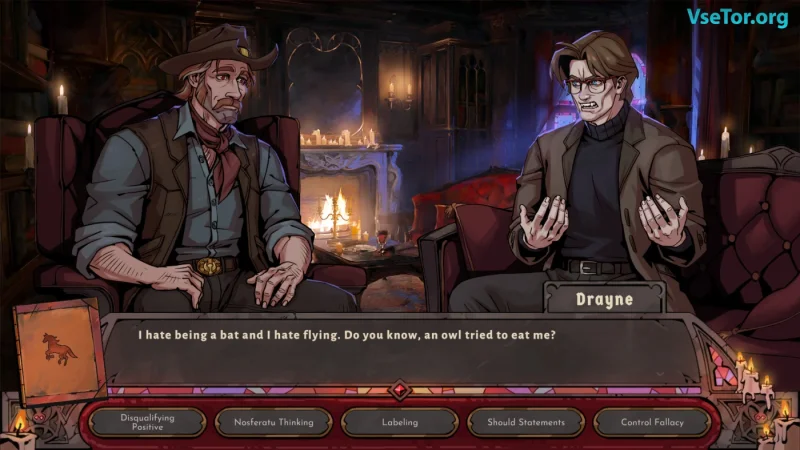800x450 pixels.
Task: Click the red gem under the dialogue
Action: tap(400, 390)
